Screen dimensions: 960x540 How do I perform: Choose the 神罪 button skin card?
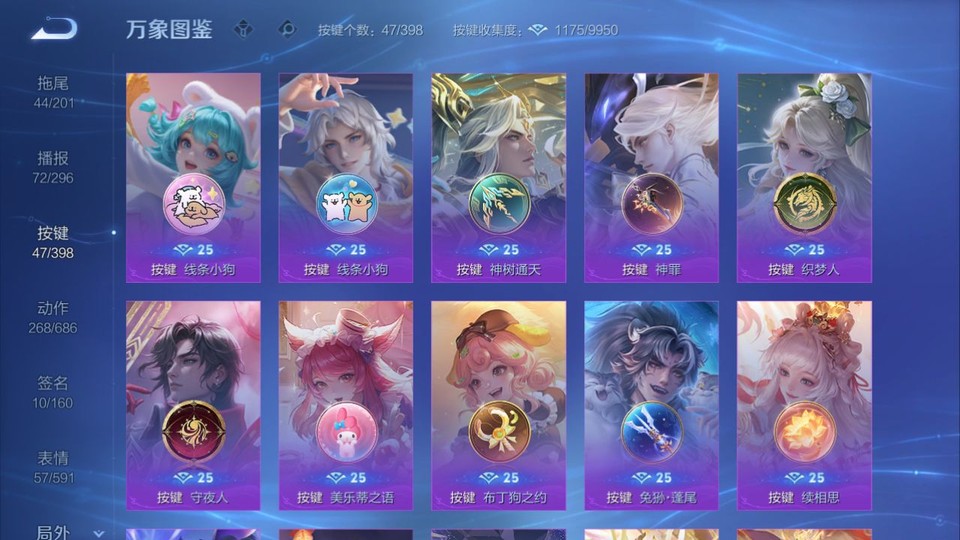(651, 178)
